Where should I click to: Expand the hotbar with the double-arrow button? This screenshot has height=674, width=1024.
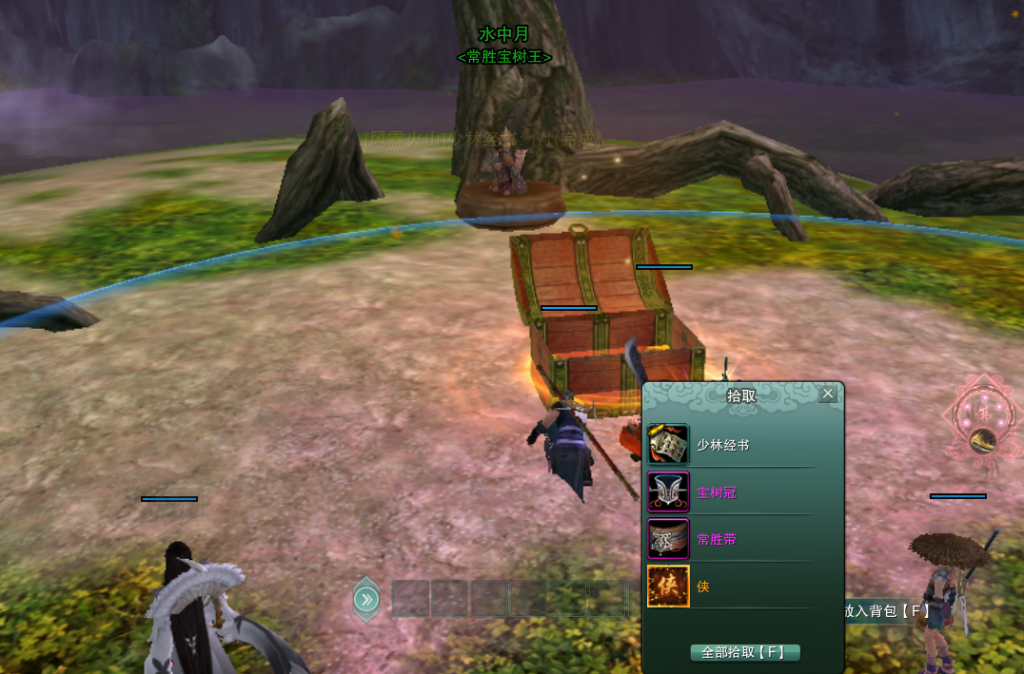367,599
